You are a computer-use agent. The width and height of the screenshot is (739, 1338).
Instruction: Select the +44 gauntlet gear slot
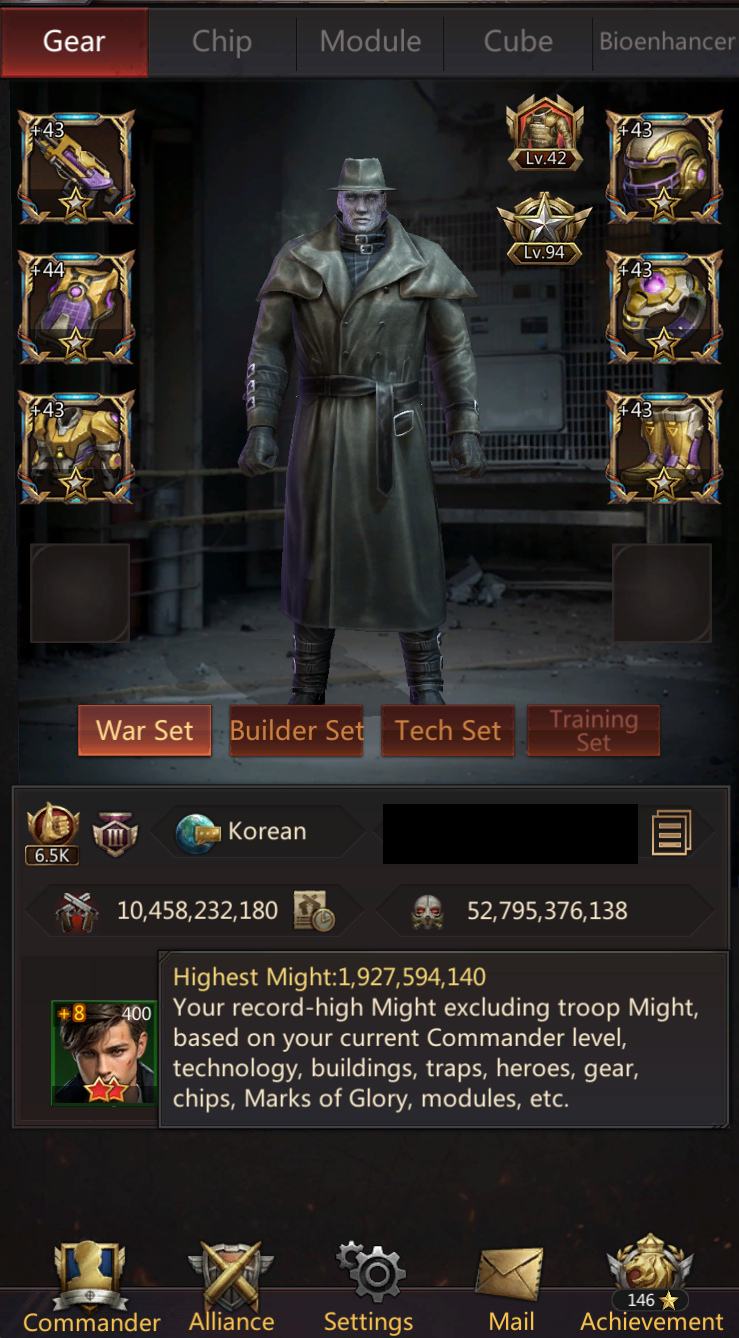pyautogui.click(x=76, y=307)
